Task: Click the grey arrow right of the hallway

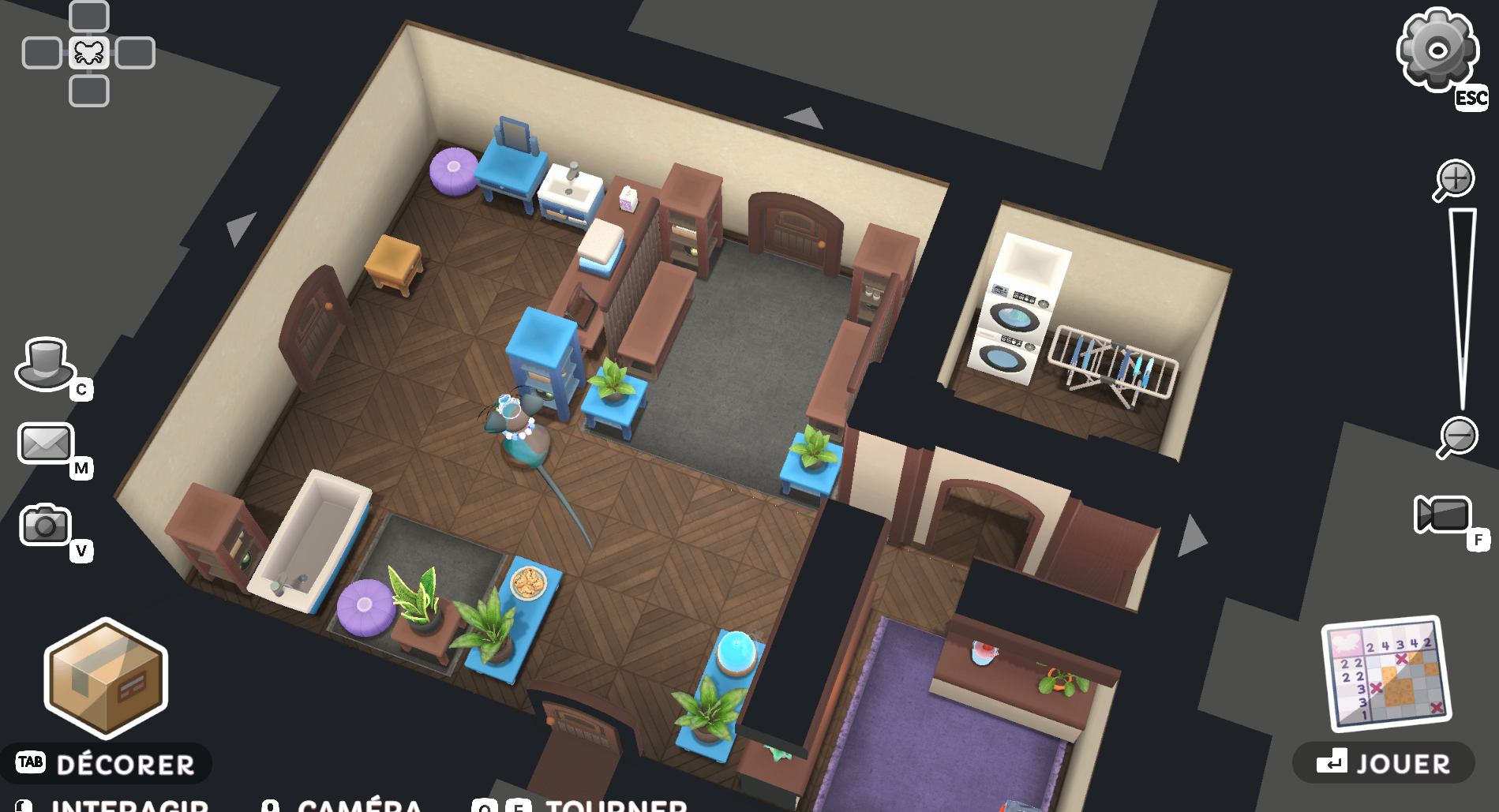Action: pos(1192,536)
